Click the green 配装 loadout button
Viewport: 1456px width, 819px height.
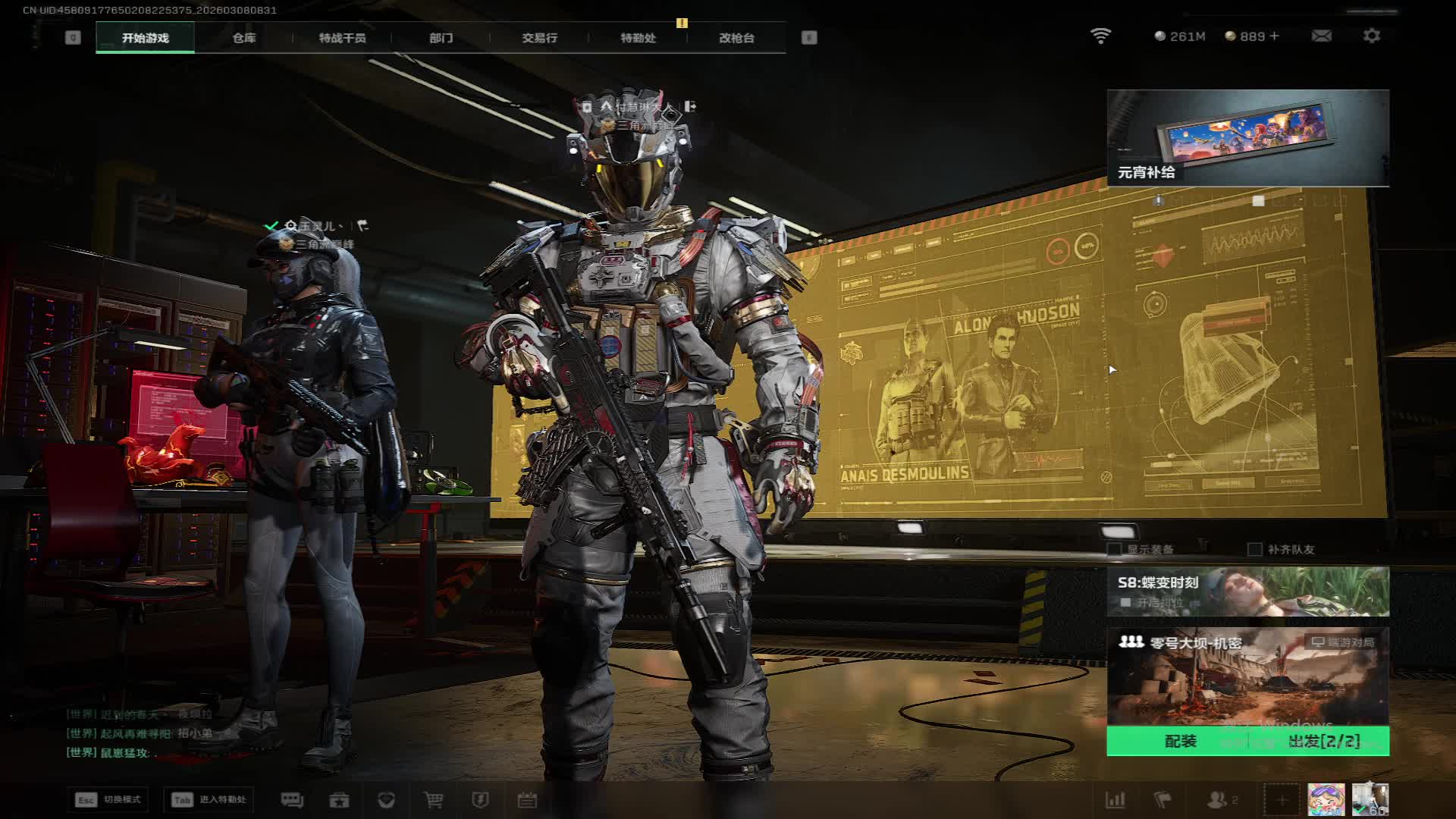point(1180,741)
